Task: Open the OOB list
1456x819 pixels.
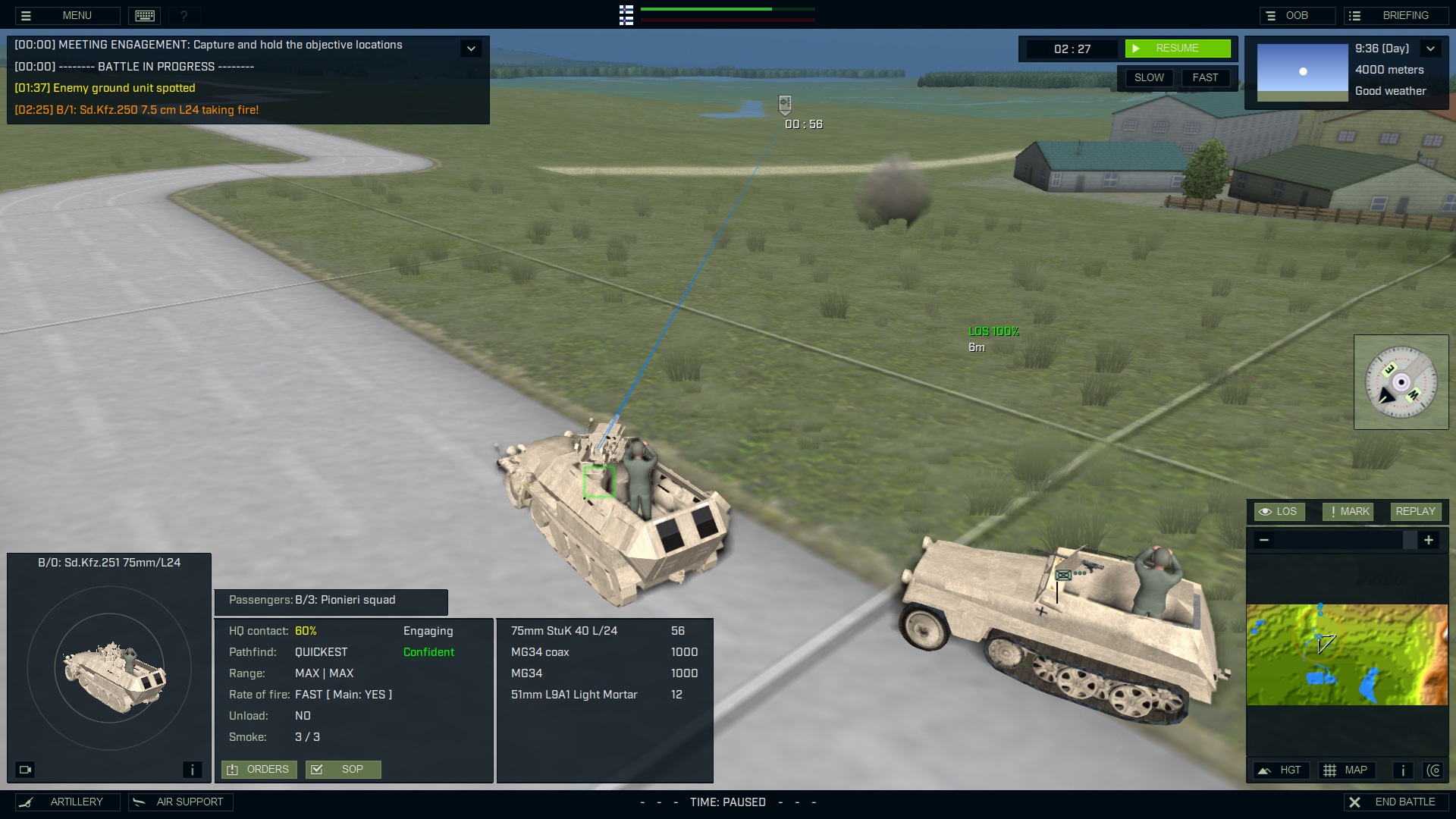Action: pos(1298,15)
